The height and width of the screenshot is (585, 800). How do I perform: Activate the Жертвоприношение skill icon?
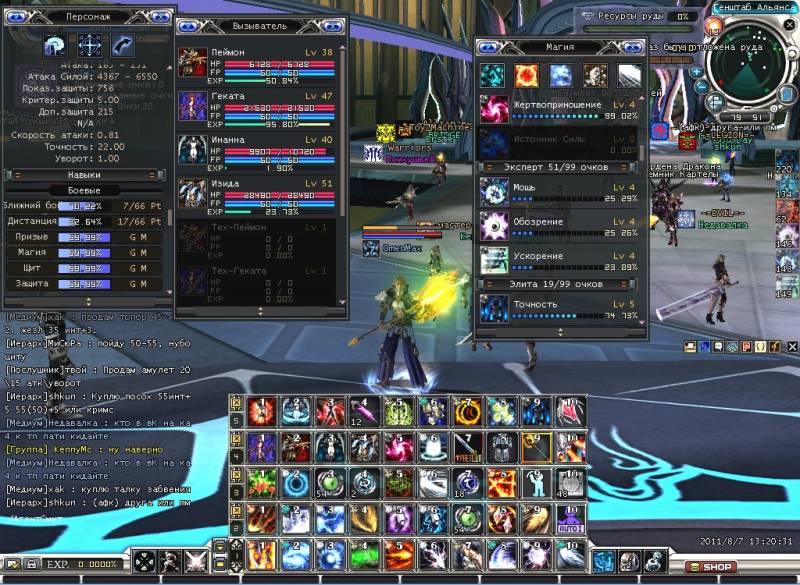pos(494,109)
